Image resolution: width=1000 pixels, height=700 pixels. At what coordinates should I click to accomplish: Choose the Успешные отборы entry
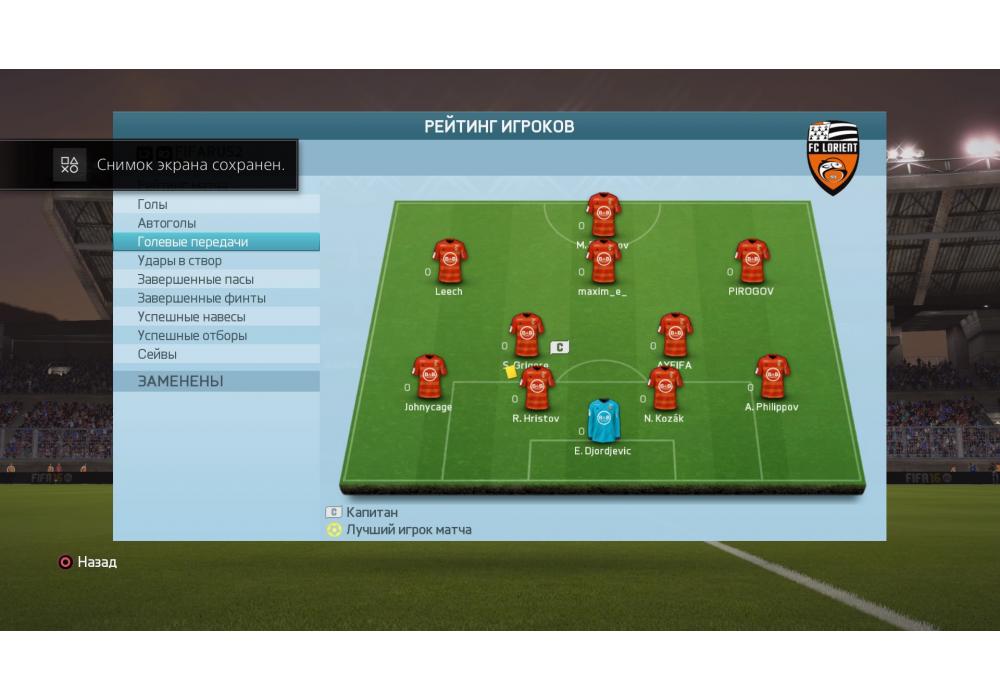tap(216, 336)
